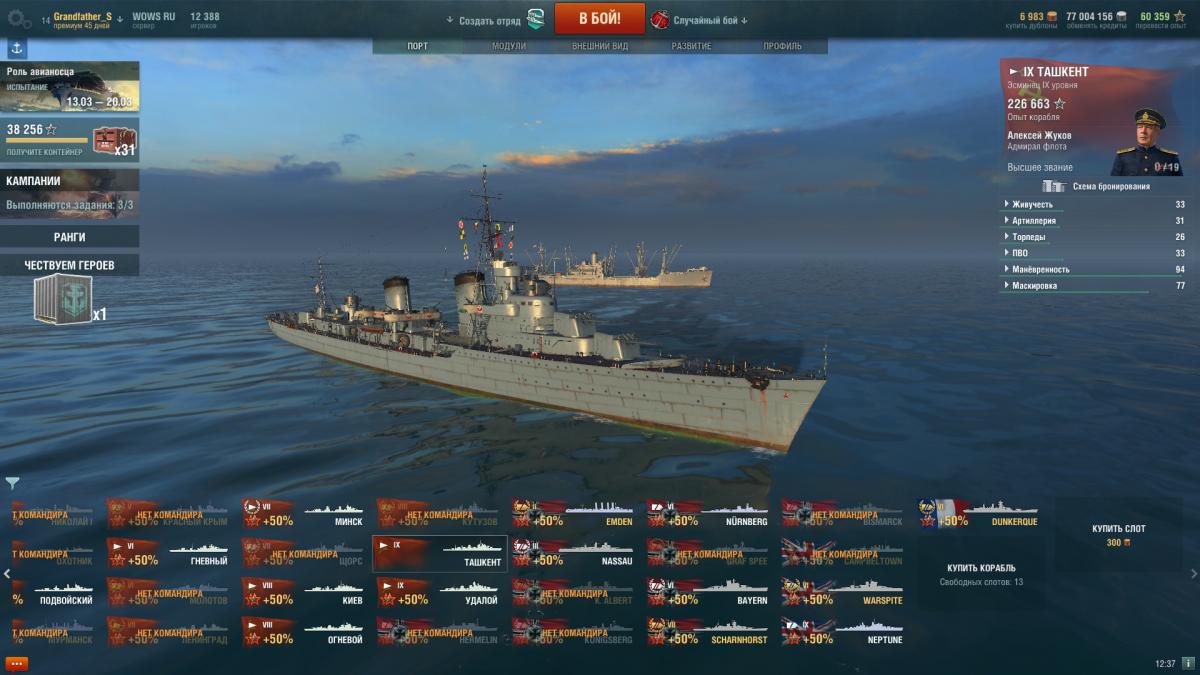This screenshot has width=1200, height=675.
Task: Switch to the ВНЕШНИЙ ВИД tab
Action: [x=600, y=46]
